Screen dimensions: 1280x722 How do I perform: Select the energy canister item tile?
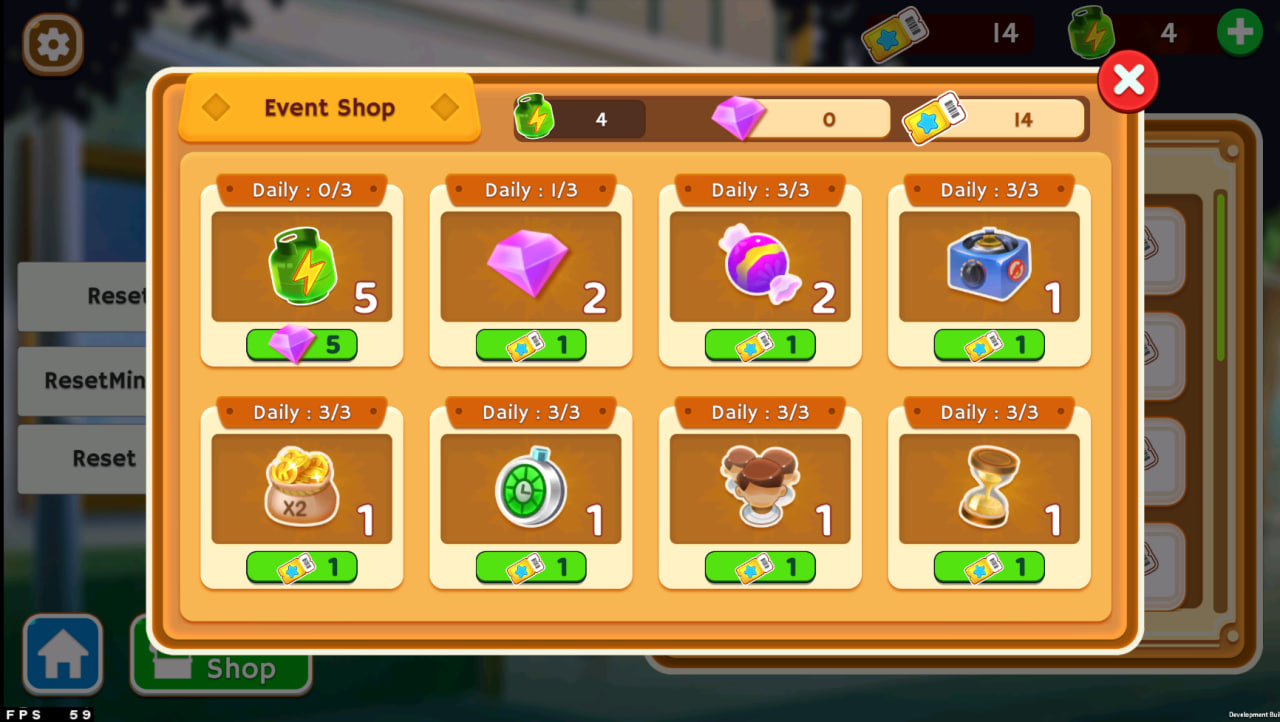point(301,266)
